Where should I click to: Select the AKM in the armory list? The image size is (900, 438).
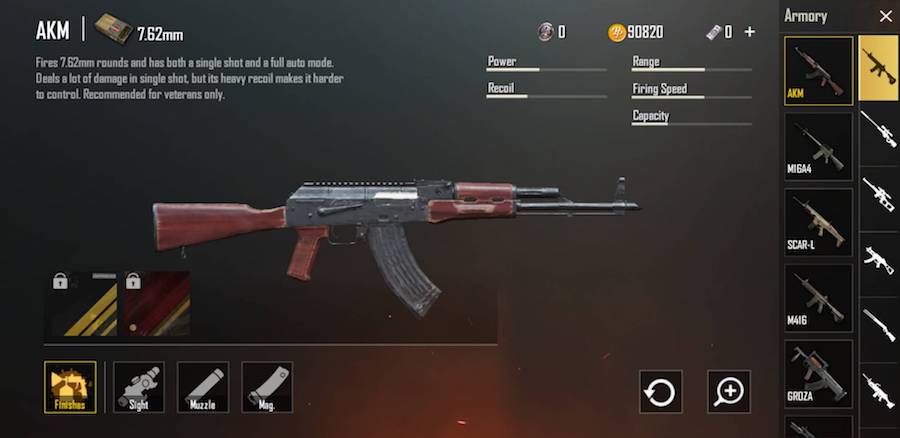coord(818,70)
